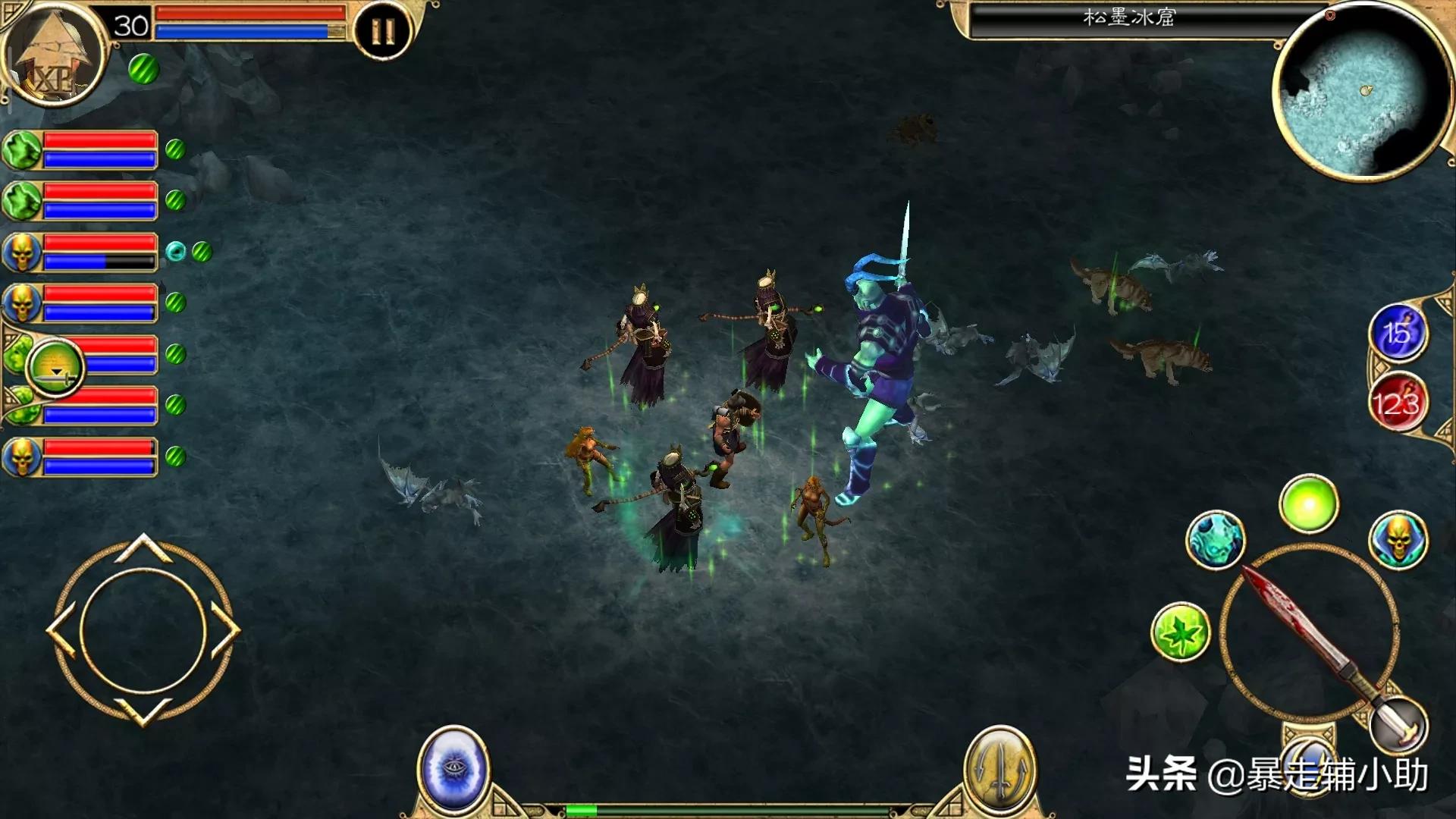1456x819 pixels.
Task: Activate the glowing green orb skill
Action: click(1309, 504)
